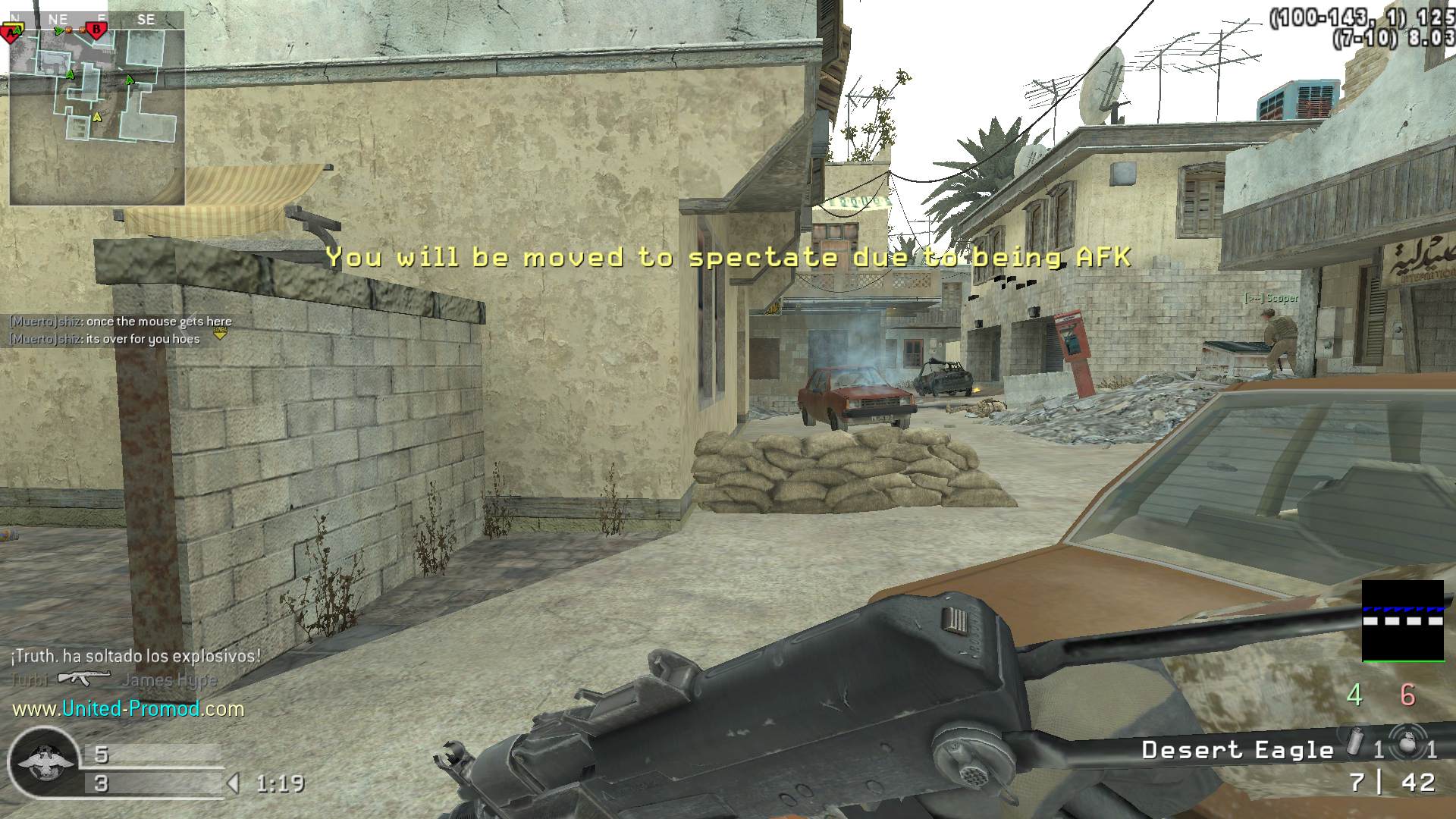Click the flash grenade icon beside Desert Eagle
Image resolution: width=1456 pixels, height=819 pixels.
(x=1354, y=744)
